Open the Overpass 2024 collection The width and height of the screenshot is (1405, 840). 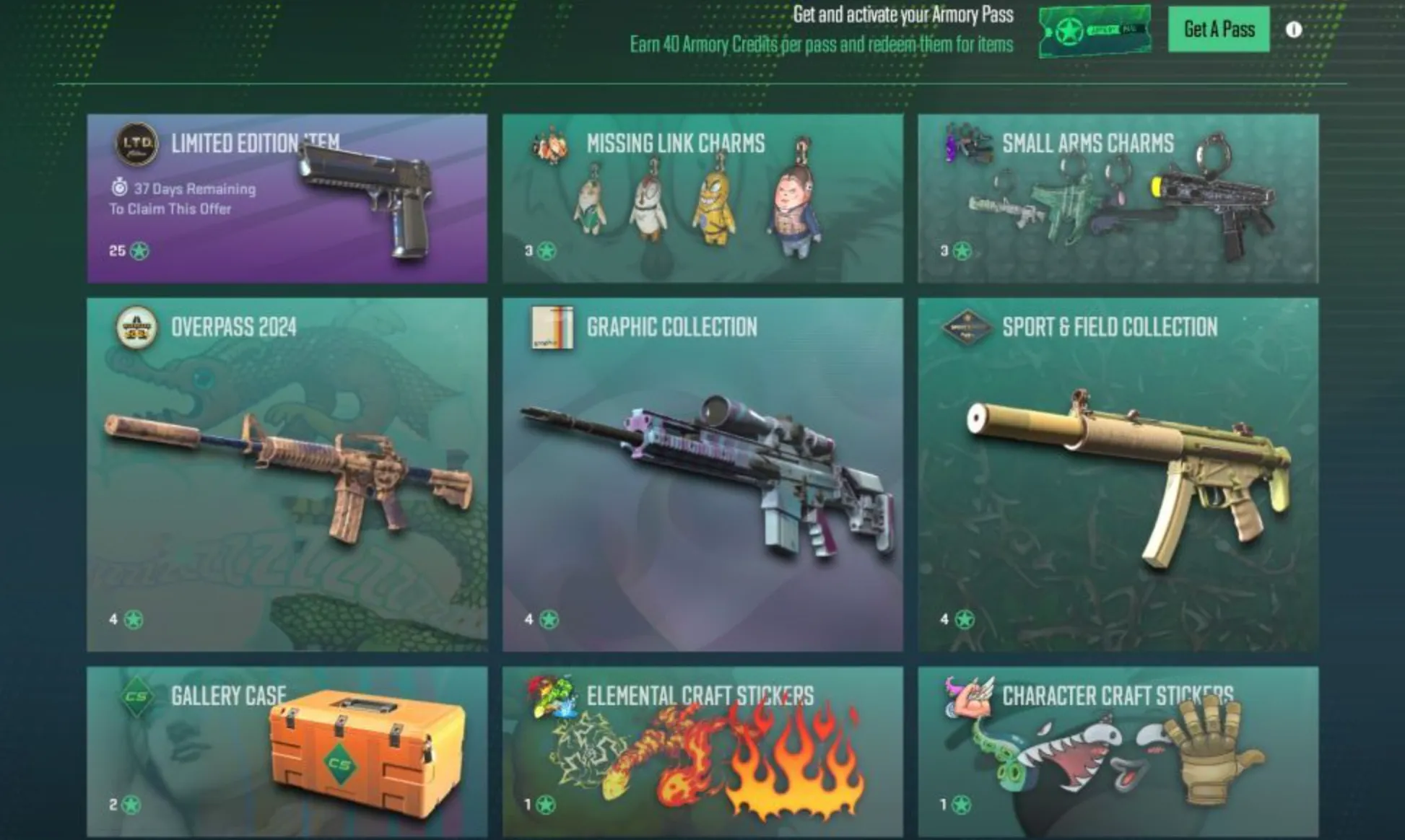[x=288, y=476]
